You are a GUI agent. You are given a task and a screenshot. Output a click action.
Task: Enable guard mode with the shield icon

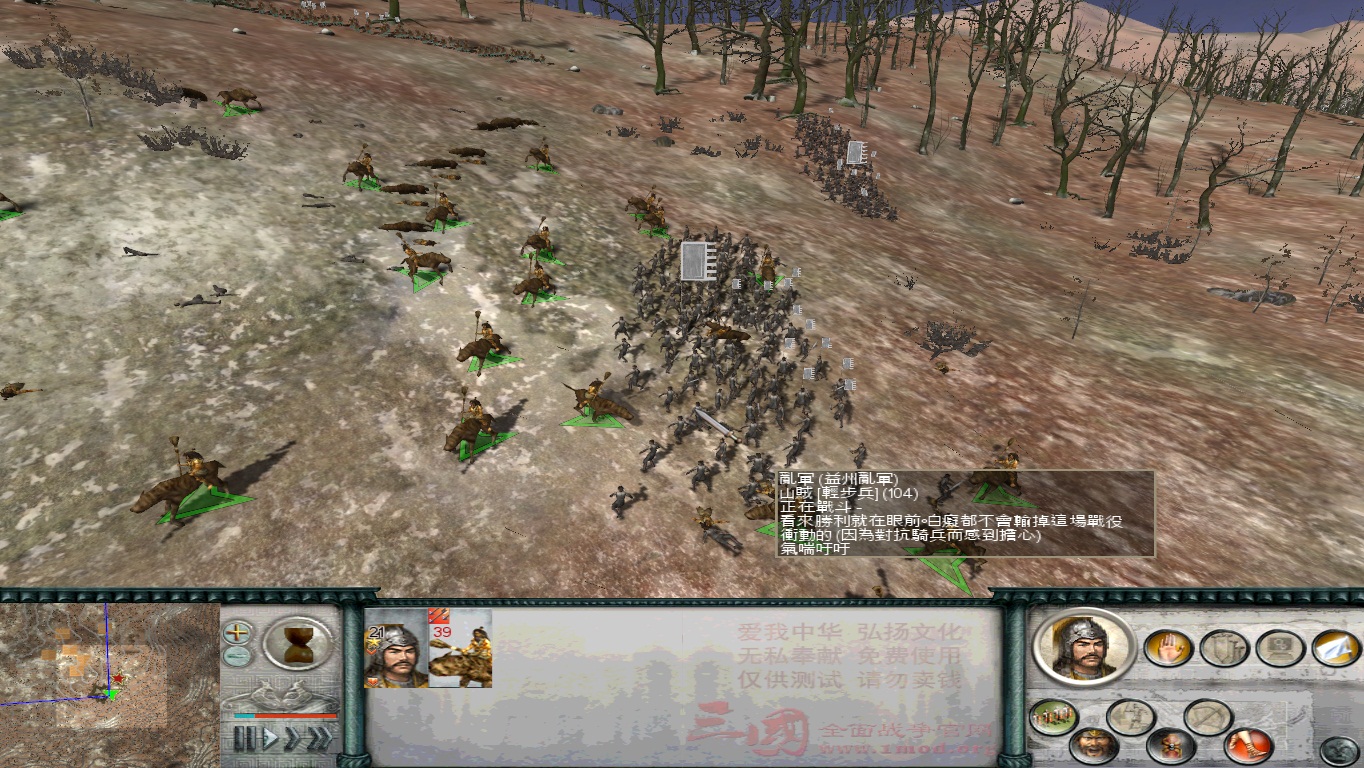(x=1224, y=648)
